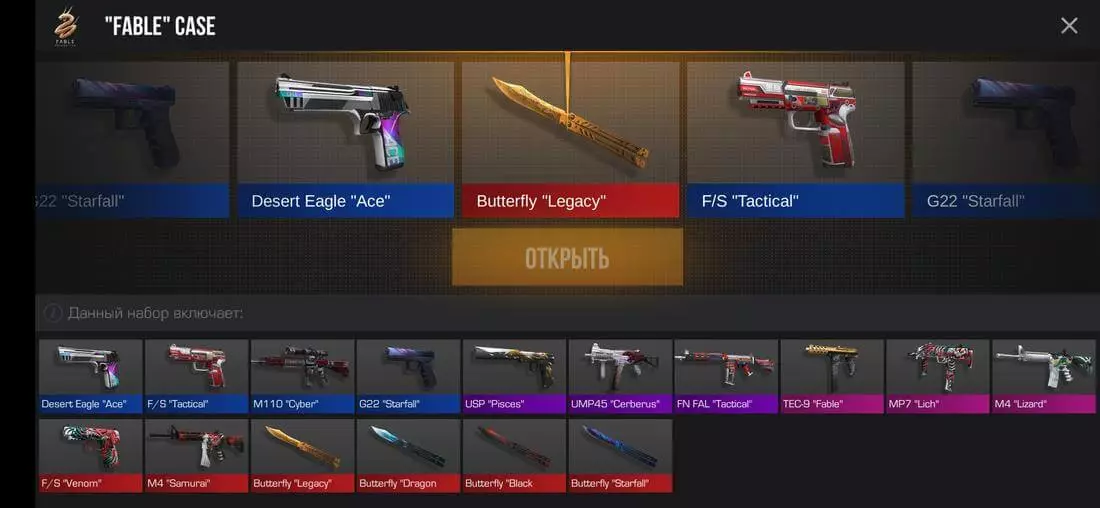
Task: Select the FN FAL "Tactical" thumbnail
Action: coord(727,376)
